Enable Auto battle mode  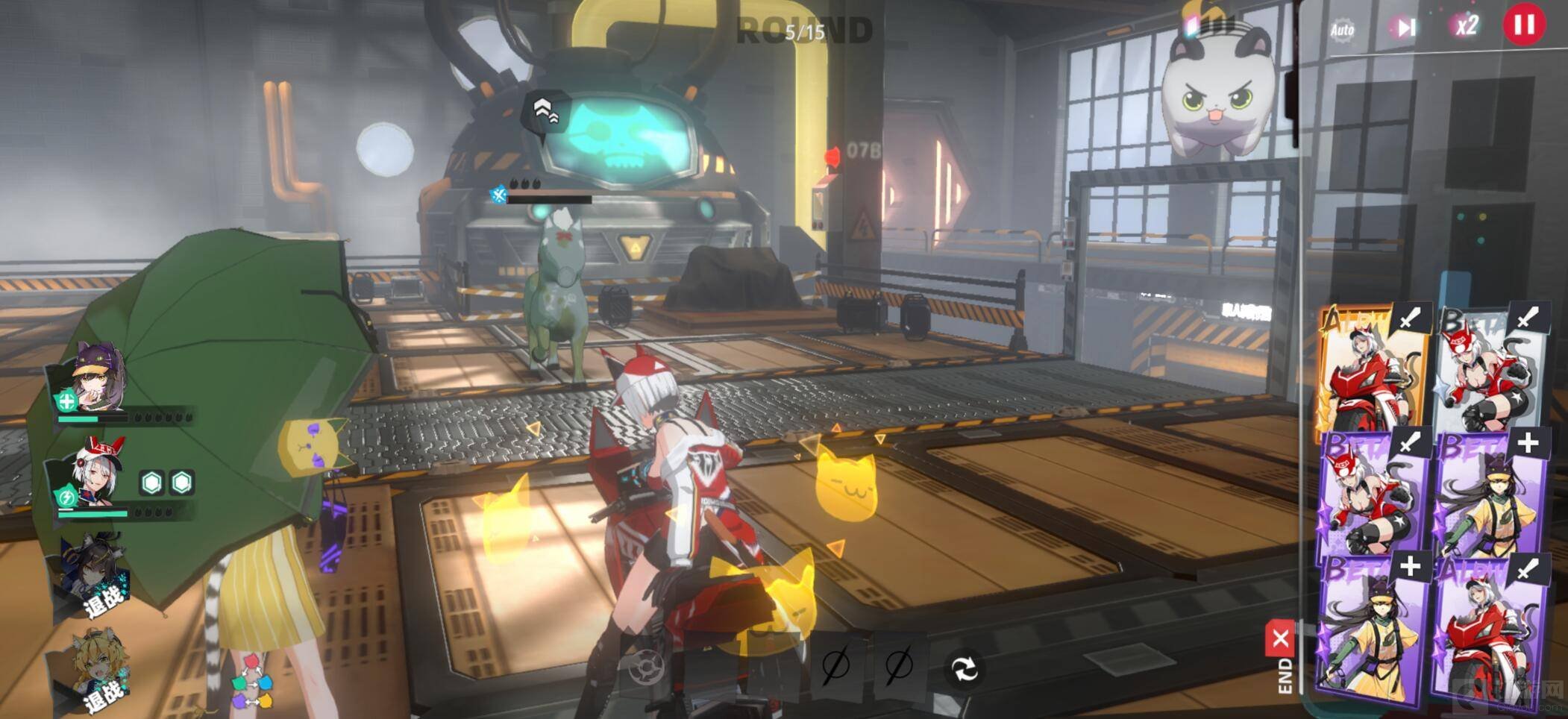point(1341,31)
